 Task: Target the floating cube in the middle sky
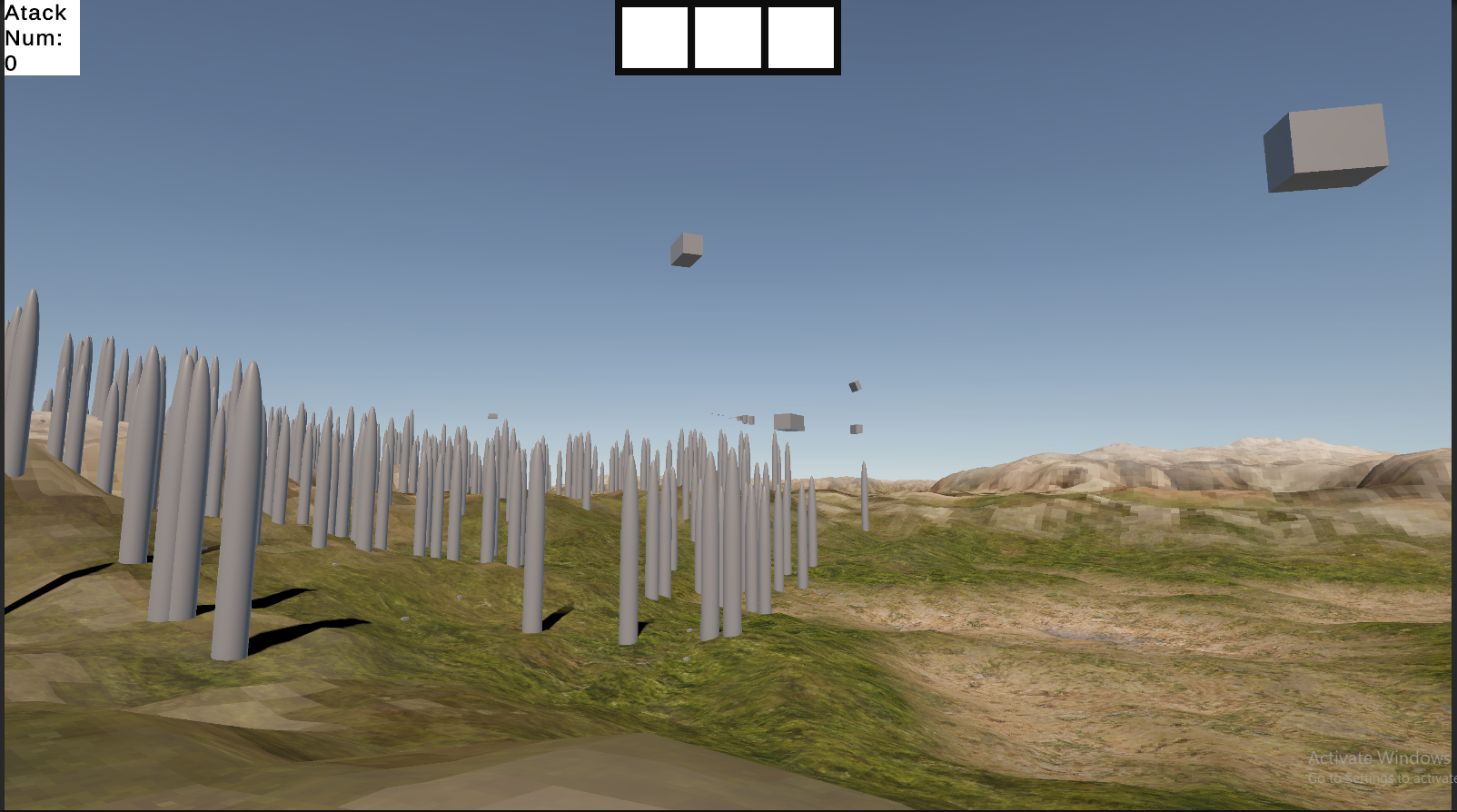pyautogui.click(x=687, y=250)
